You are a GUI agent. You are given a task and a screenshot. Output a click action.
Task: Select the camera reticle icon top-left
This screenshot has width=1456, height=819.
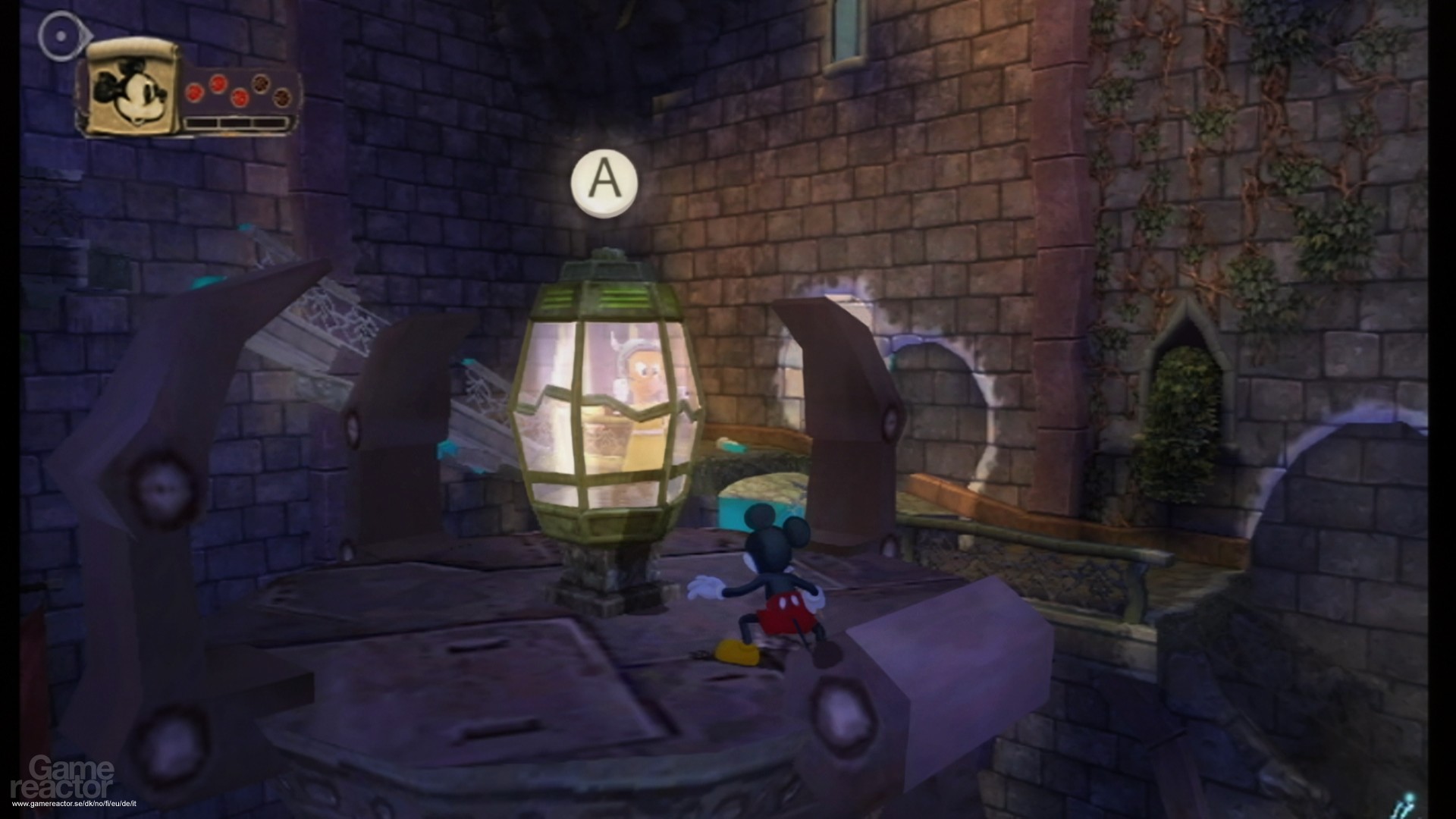pyautogui.click(x=61, y=35)
